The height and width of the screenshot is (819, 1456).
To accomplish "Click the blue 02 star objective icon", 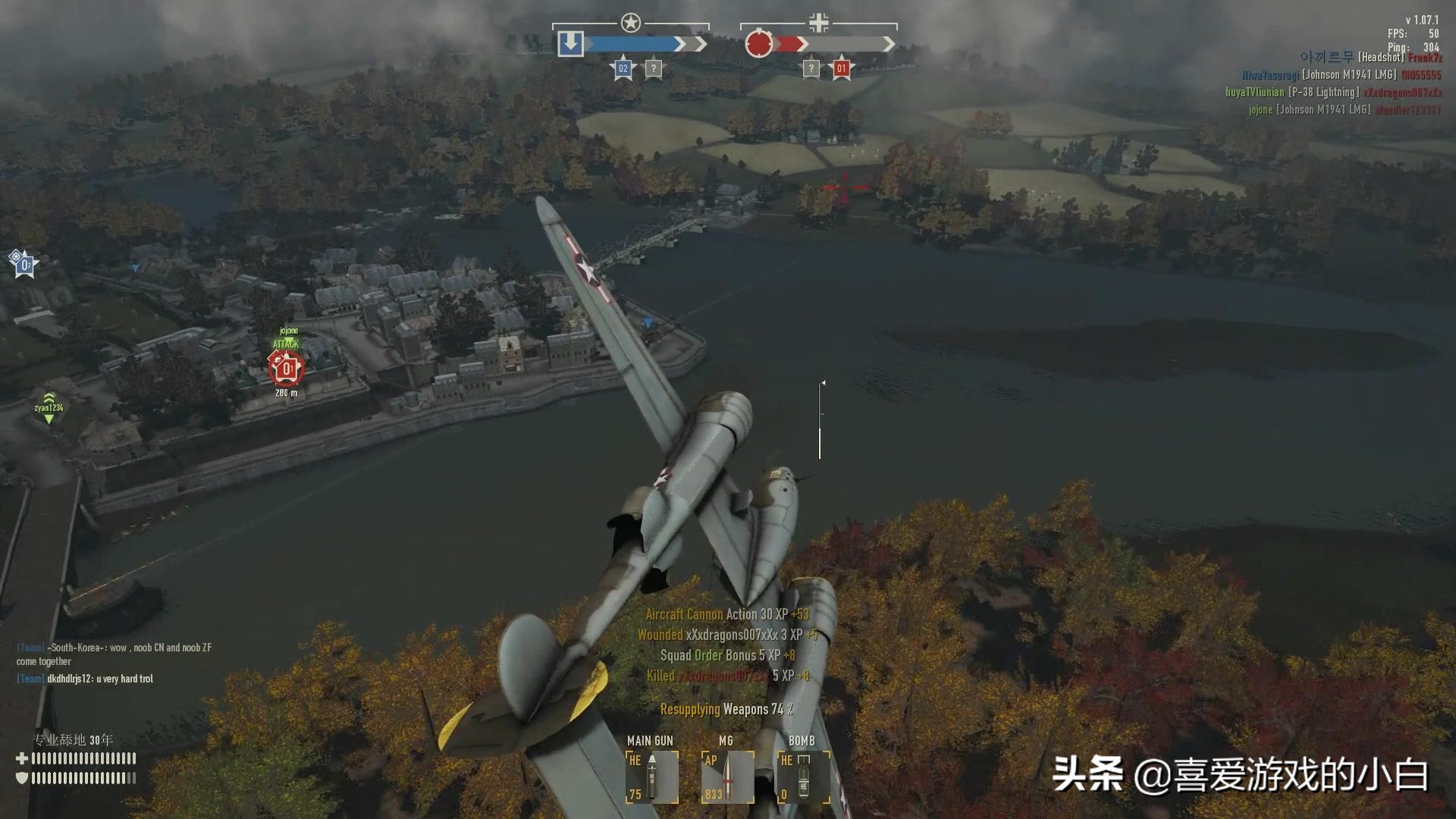I will (623, 69).
